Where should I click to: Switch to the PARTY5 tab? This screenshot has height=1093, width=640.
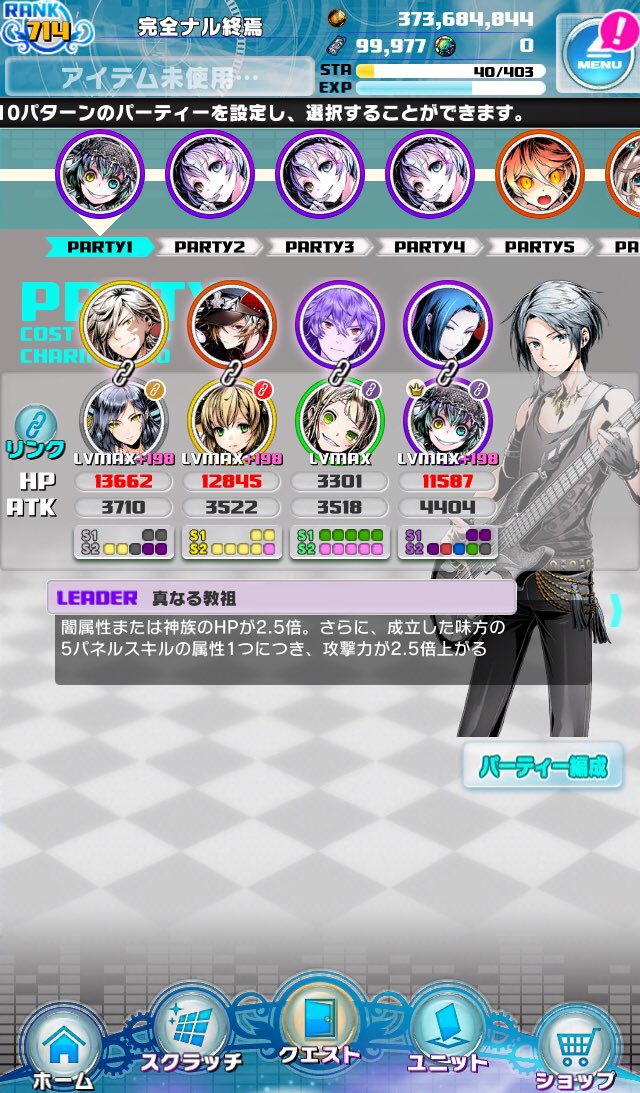(x=538, y=247)
